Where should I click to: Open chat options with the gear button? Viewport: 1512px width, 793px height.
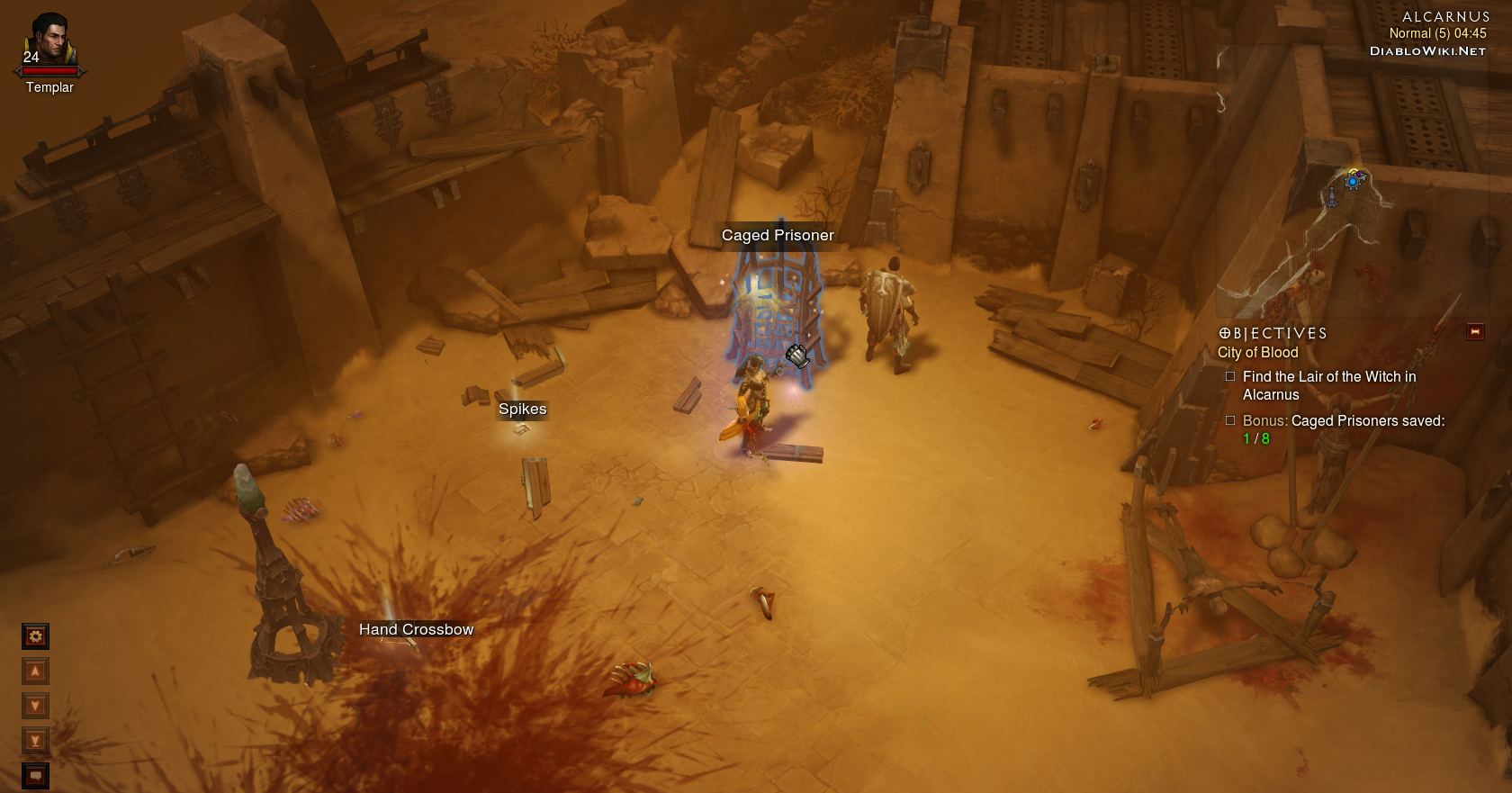click(35, 636)
